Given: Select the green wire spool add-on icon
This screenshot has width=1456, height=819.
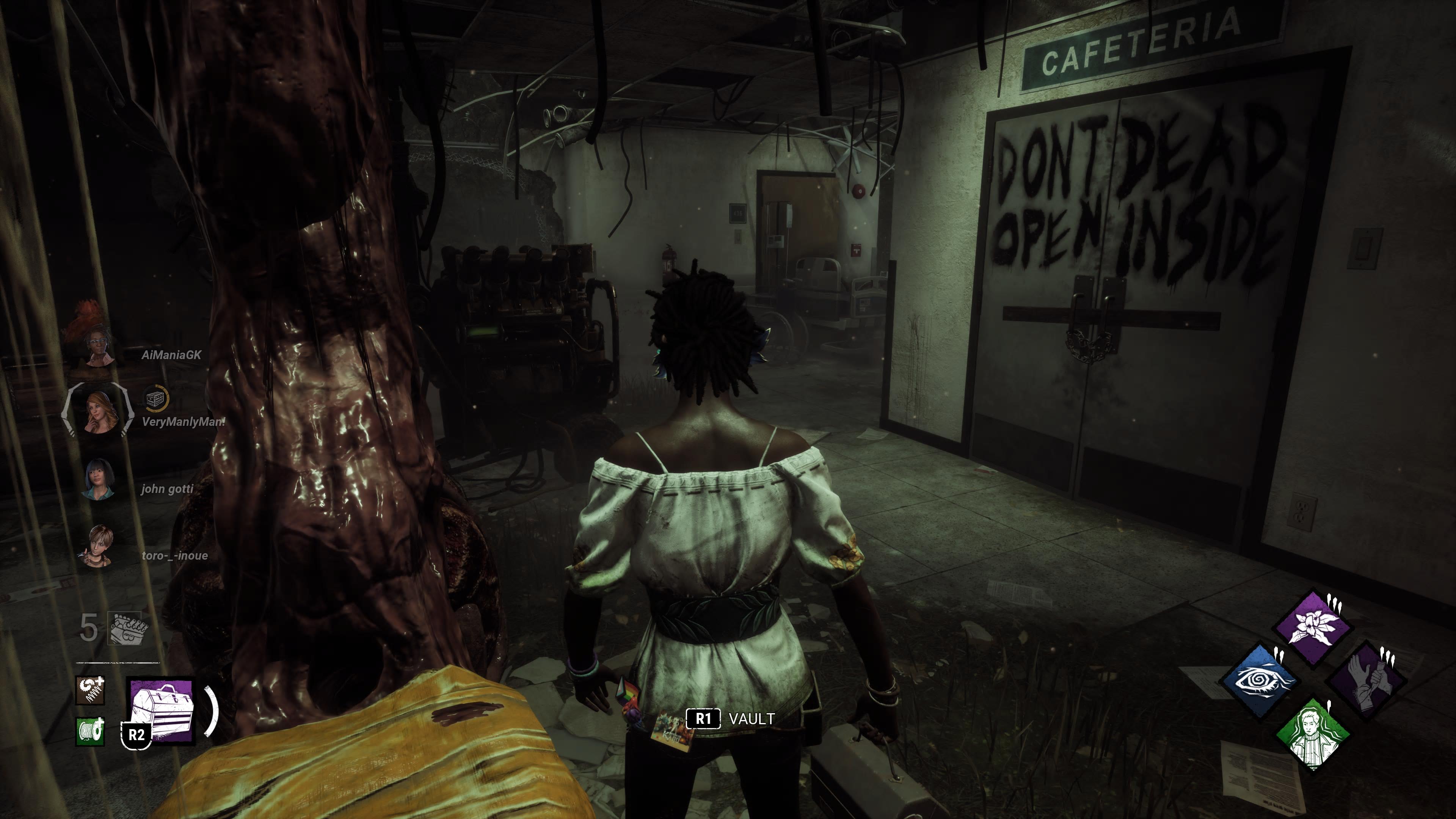Looking at the screenshot, I should pos(91,730).
